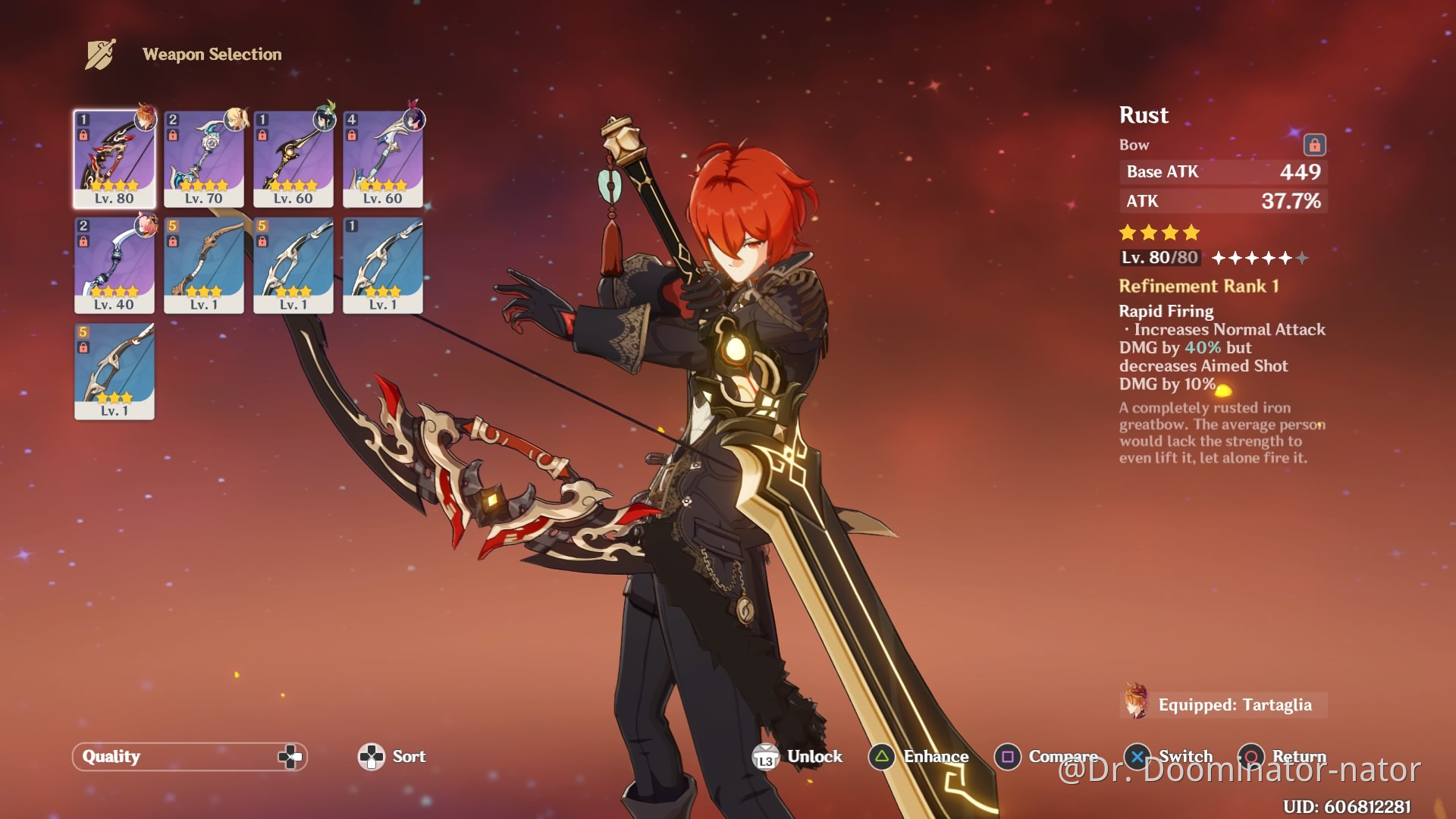
Task: Toggle the lock icon on Rust's details
Action: (1314, 145)
